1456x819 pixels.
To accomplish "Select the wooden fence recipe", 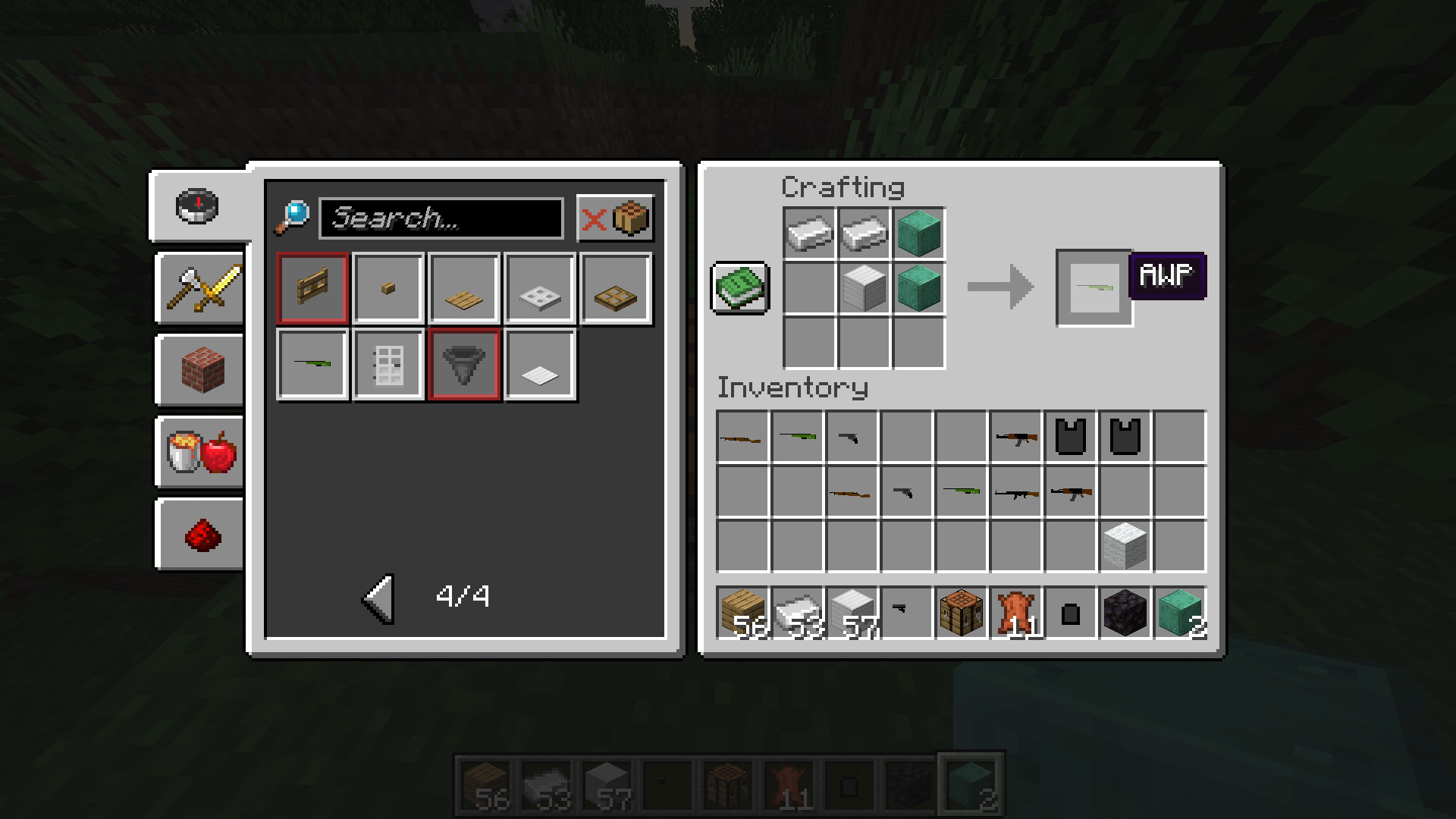I will [312, 289].
